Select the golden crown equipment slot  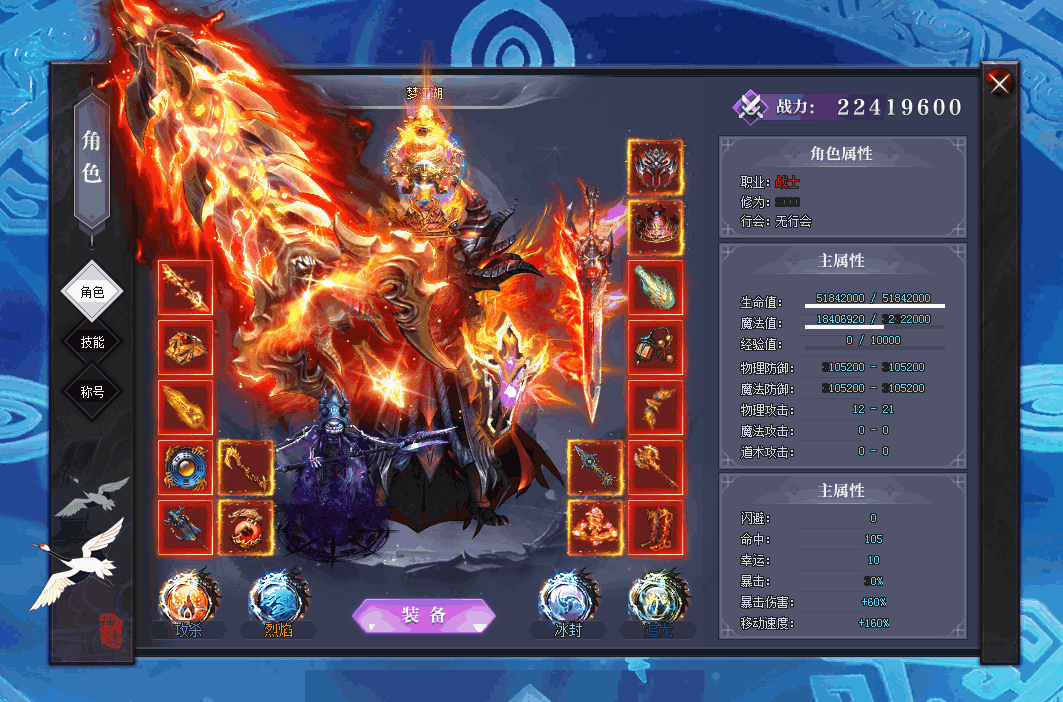[655, 227]
